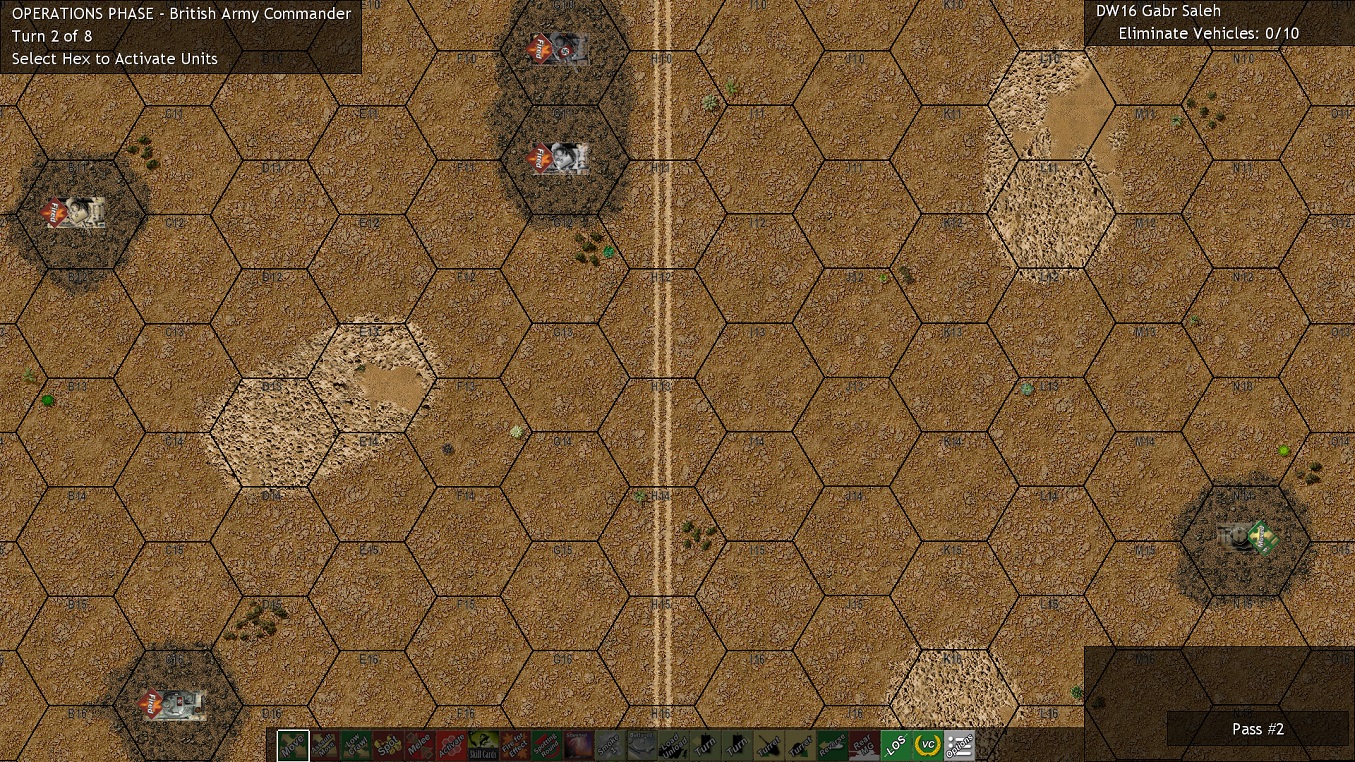Choose the Spotting Round icon
The width and height of the screenshot is (1355, 762).
pos(545,744)
